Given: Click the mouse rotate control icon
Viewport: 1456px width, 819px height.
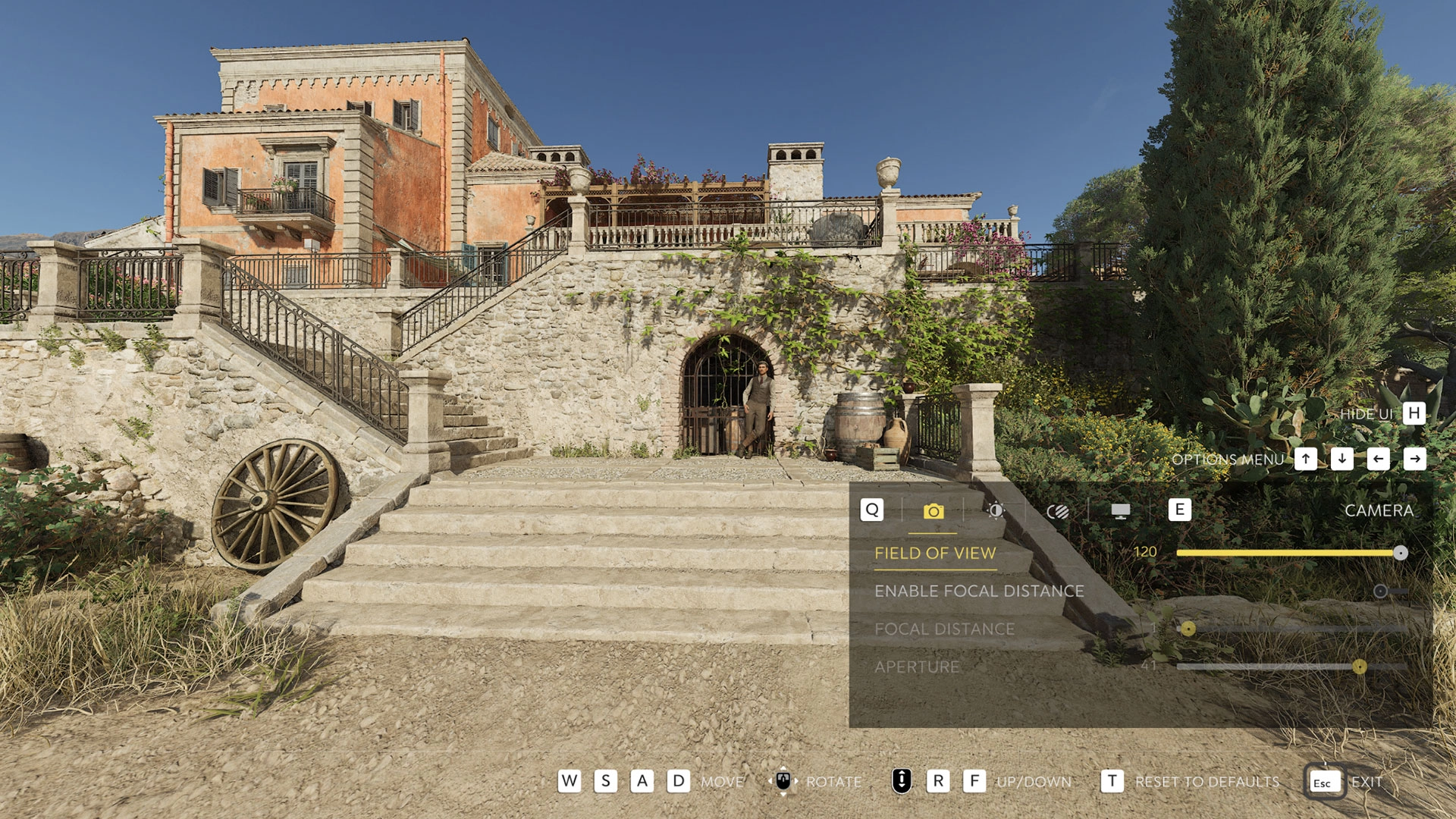Looking at the screenshot, I should coord(783,781).
